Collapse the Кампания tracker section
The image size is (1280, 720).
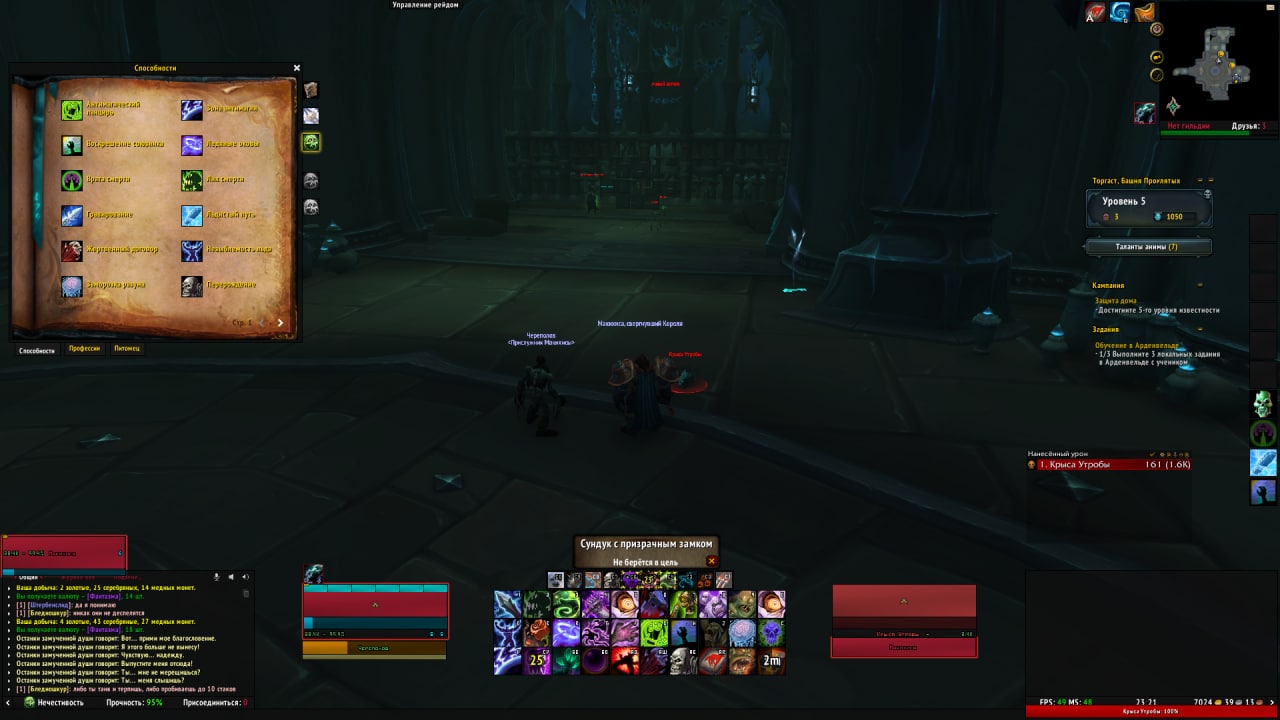[x=1201, y=285]
